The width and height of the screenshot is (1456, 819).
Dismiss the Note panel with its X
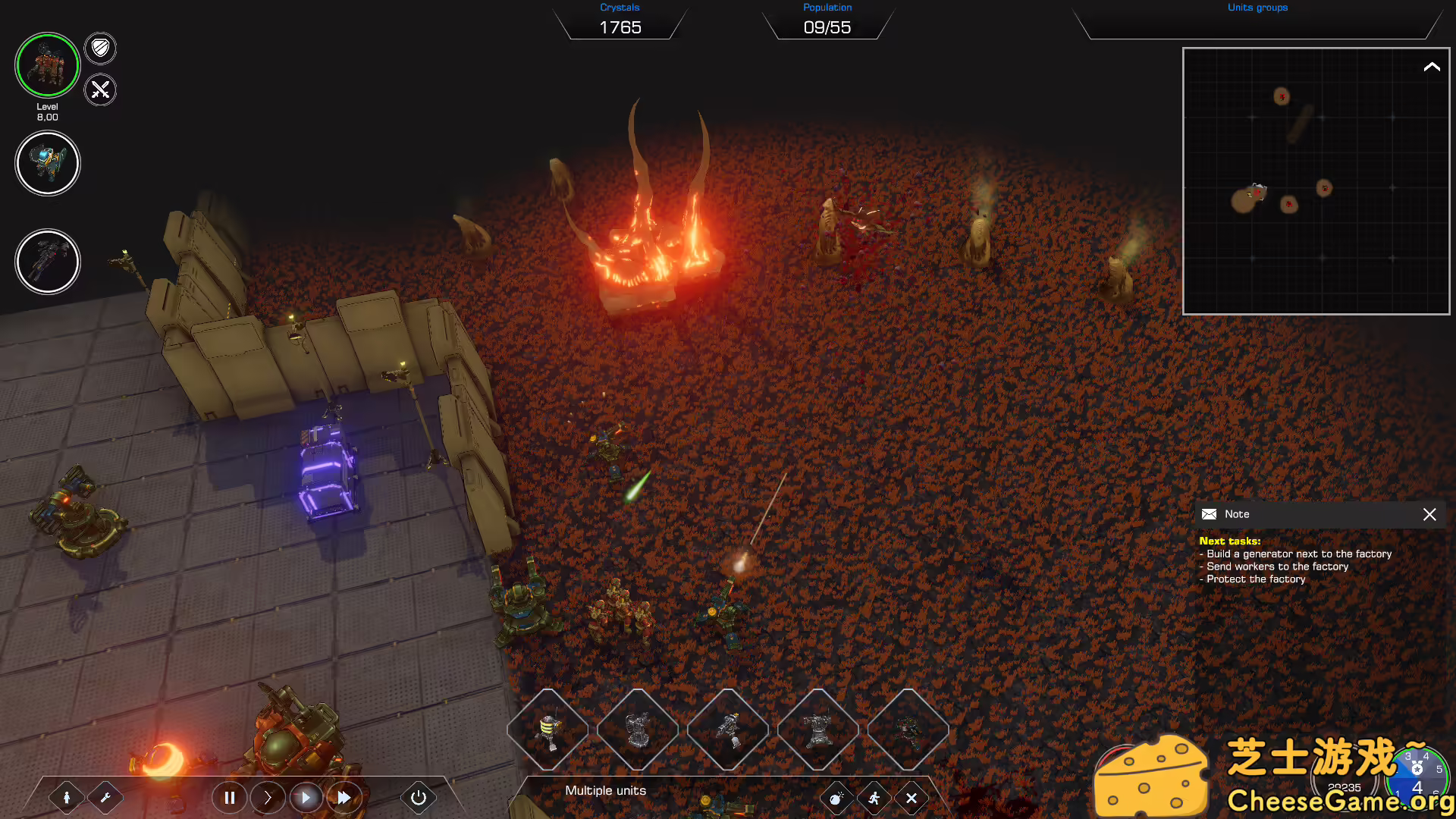(1429, 514)
